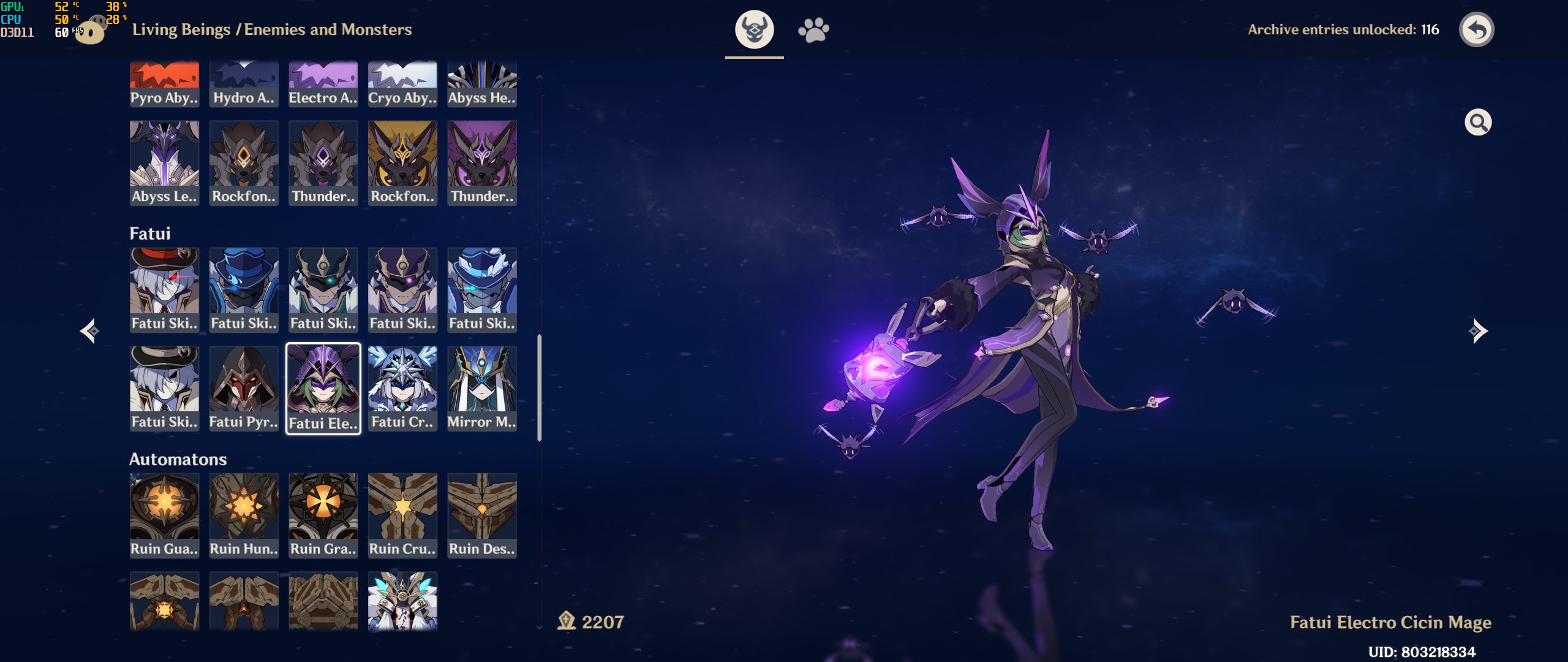Choose the Fatui Cryo Cicin Mage entry
1568x662 pixels.
[402, 388]
